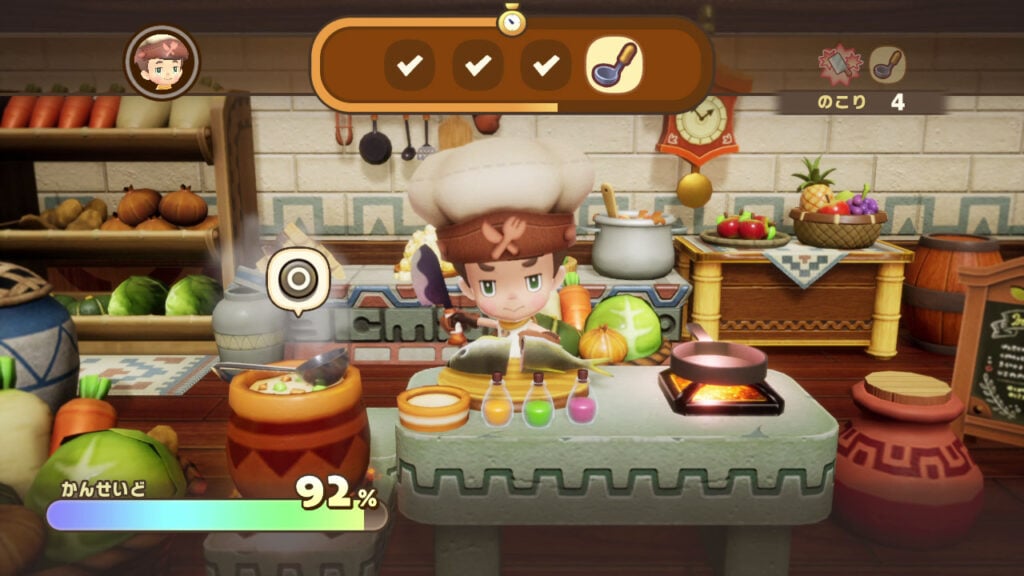Click the small ladle icon above the のこり counter
Viewport: 1024px width, 576px height.
pos(886,65)
